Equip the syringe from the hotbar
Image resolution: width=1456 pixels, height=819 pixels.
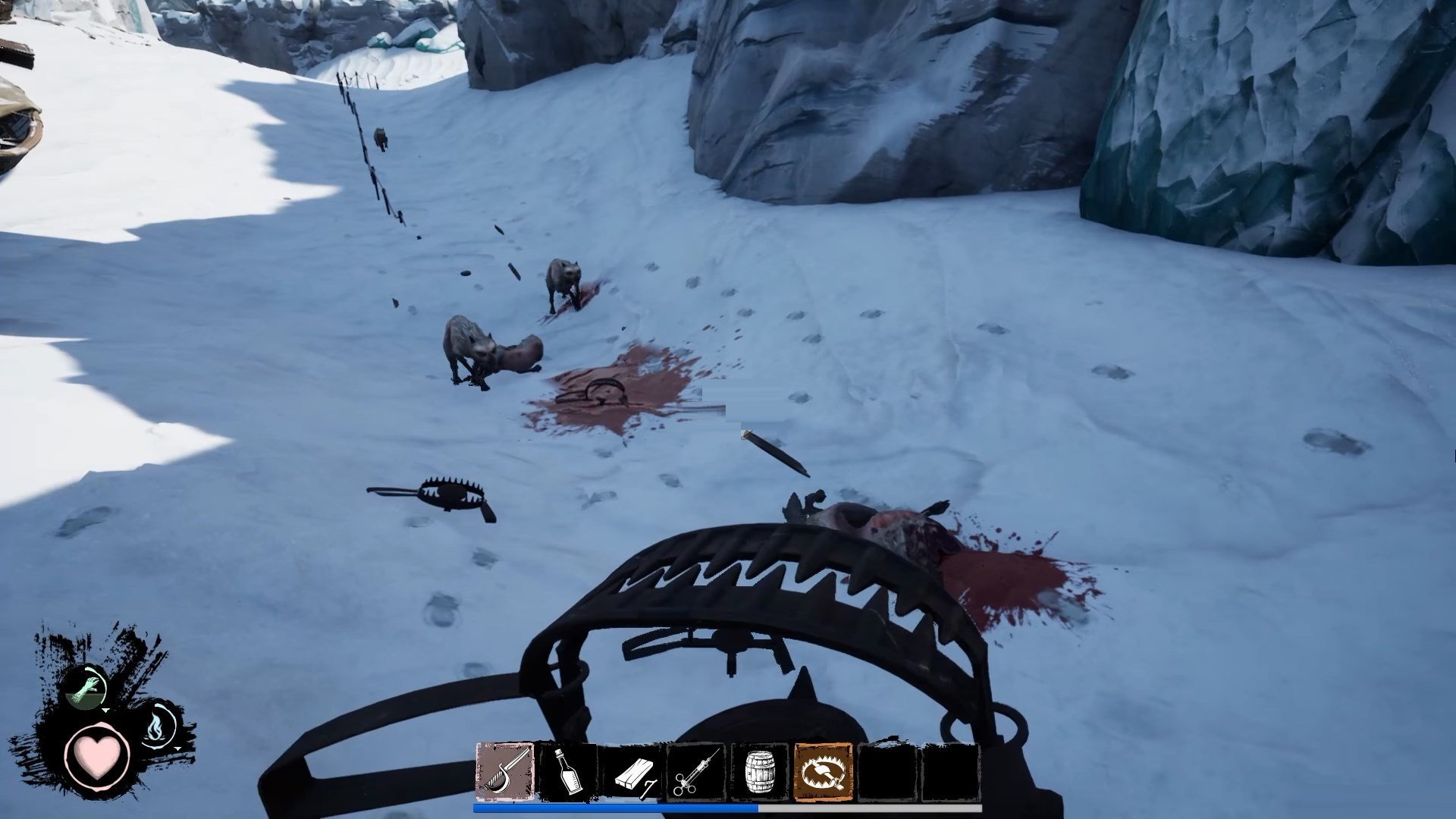point(696,771)
